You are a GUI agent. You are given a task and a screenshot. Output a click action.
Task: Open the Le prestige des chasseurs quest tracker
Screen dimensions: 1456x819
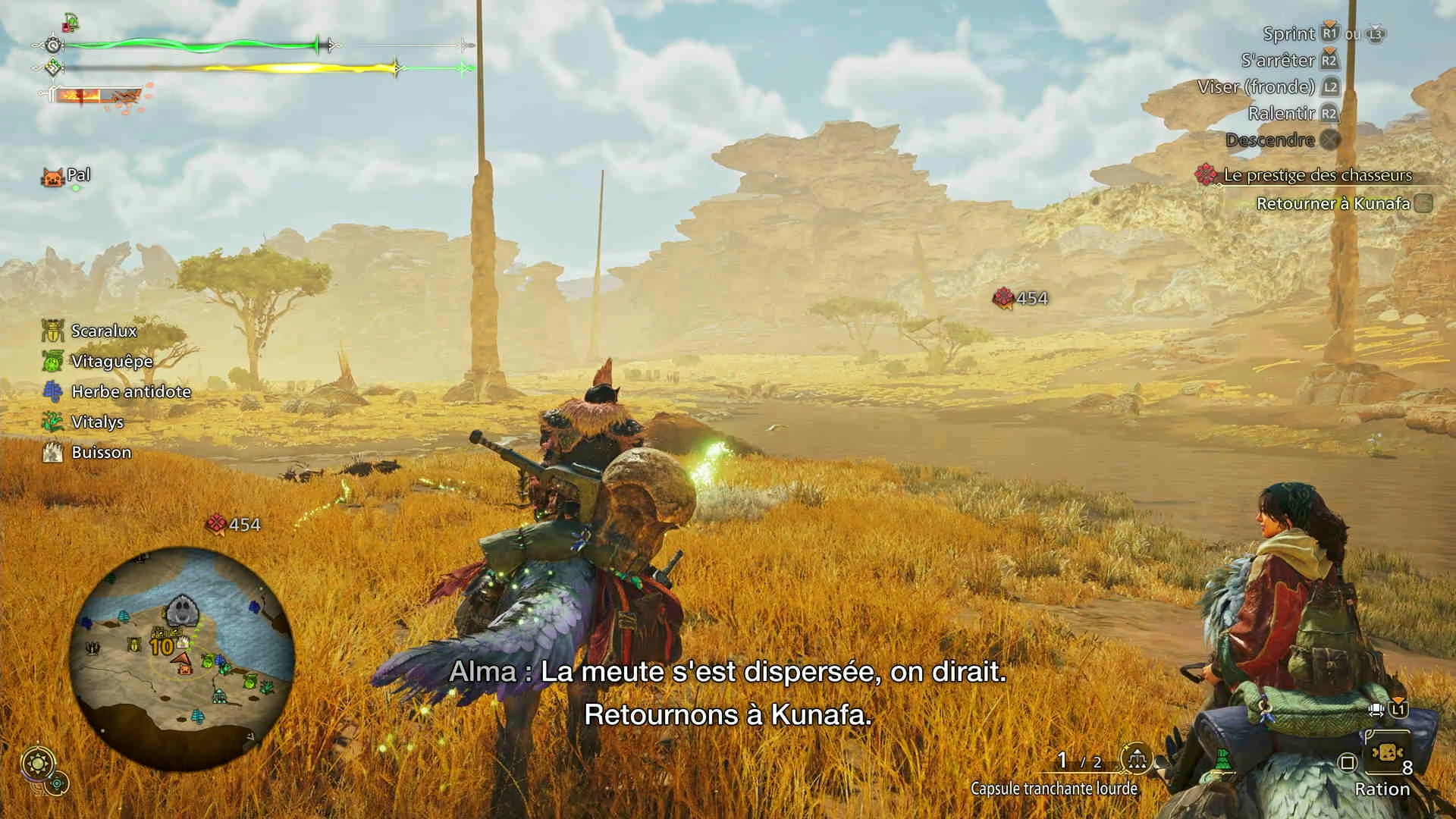click(1317, 175)
